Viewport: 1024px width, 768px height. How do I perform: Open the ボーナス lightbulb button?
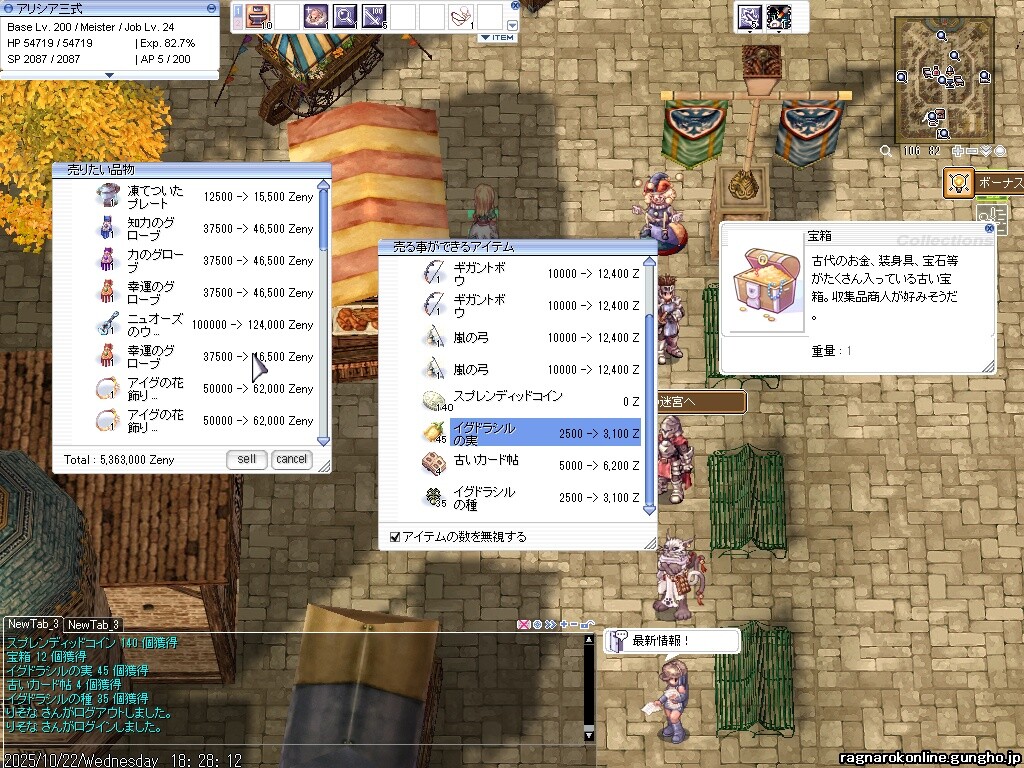959,182
